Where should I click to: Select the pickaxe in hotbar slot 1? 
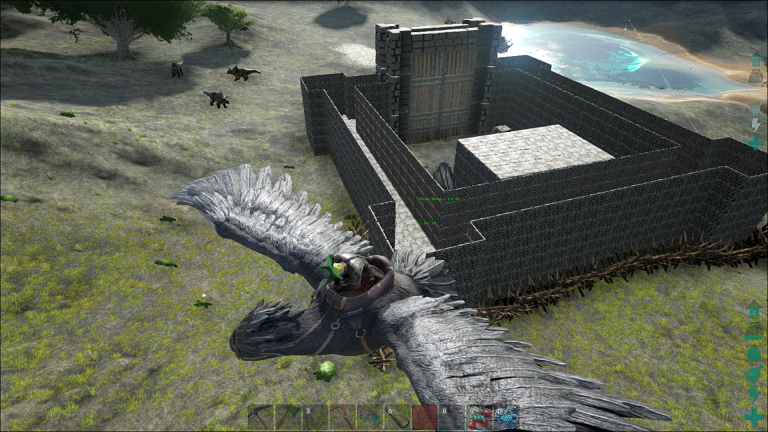260,417
